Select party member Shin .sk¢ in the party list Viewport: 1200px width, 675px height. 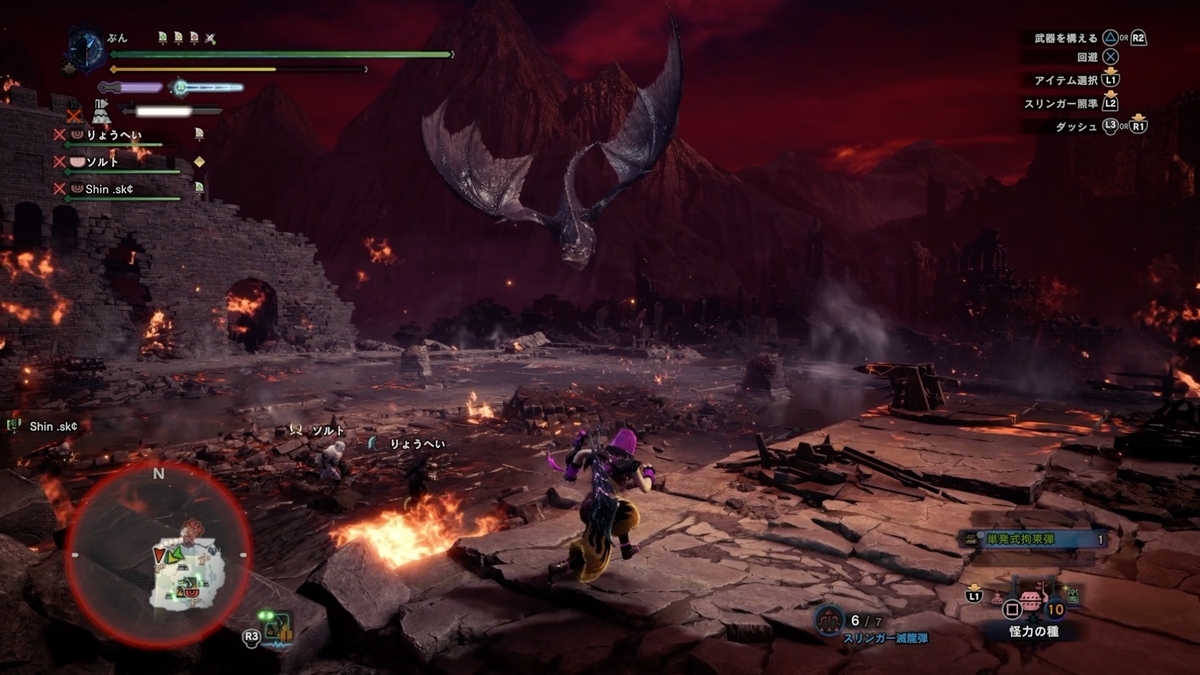click(x=110, y=188)
